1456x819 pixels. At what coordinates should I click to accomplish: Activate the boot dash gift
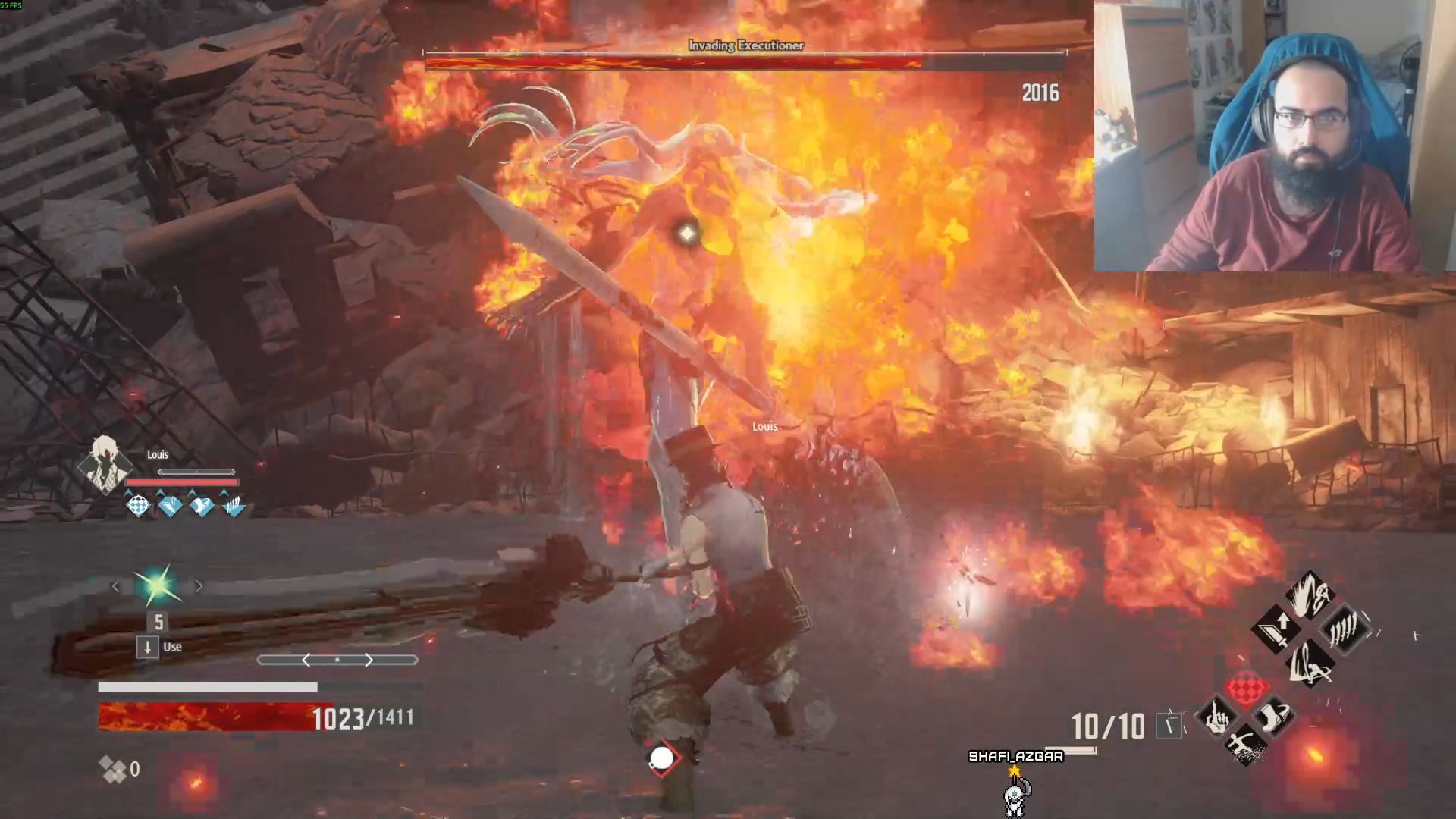click(x=1273, y=717)
